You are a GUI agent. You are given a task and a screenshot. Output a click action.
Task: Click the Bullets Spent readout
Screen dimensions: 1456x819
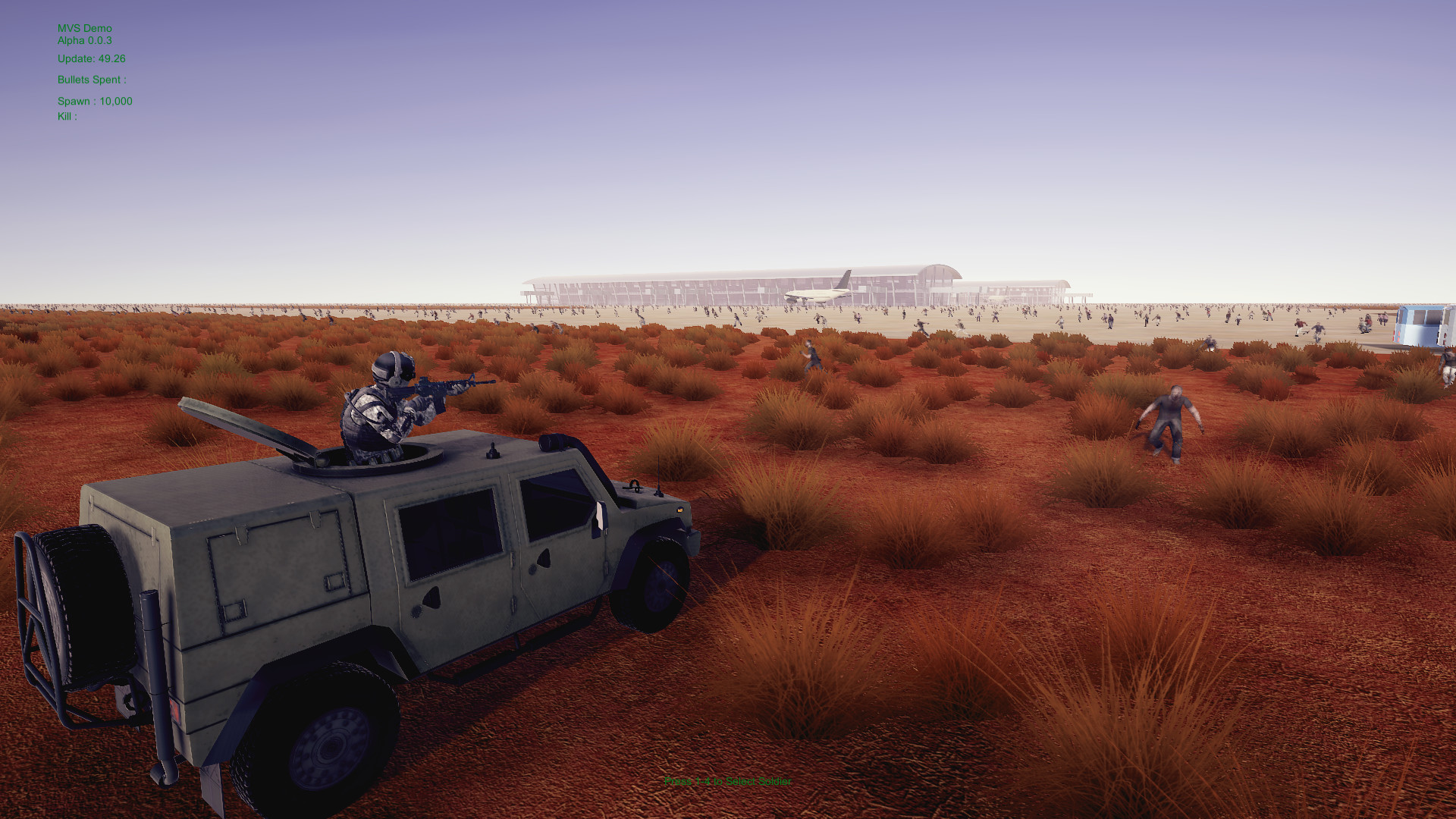pyautogui.click(x=92, y=80)
